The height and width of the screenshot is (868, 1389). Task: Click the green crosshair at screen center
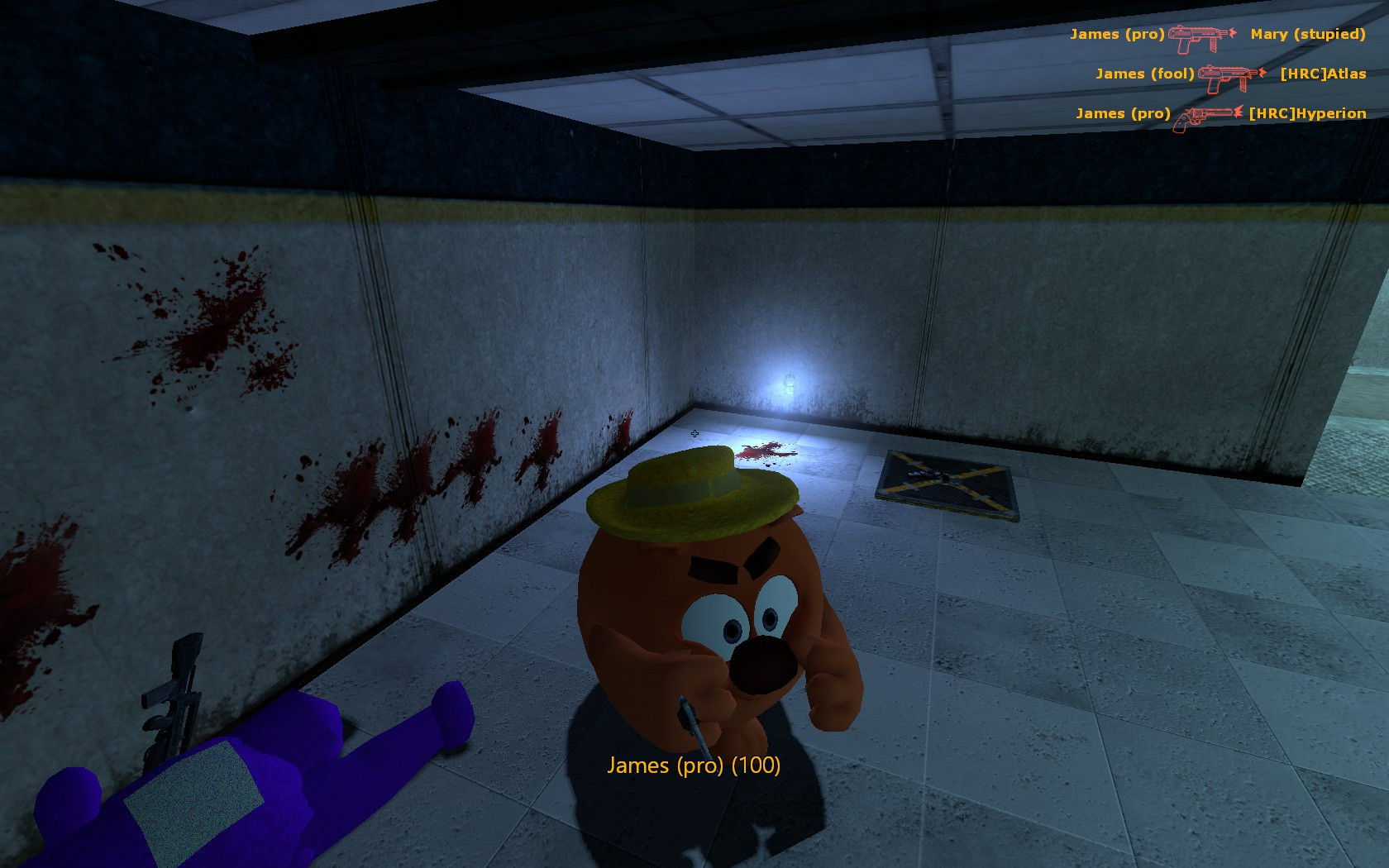tap(694, 433)
